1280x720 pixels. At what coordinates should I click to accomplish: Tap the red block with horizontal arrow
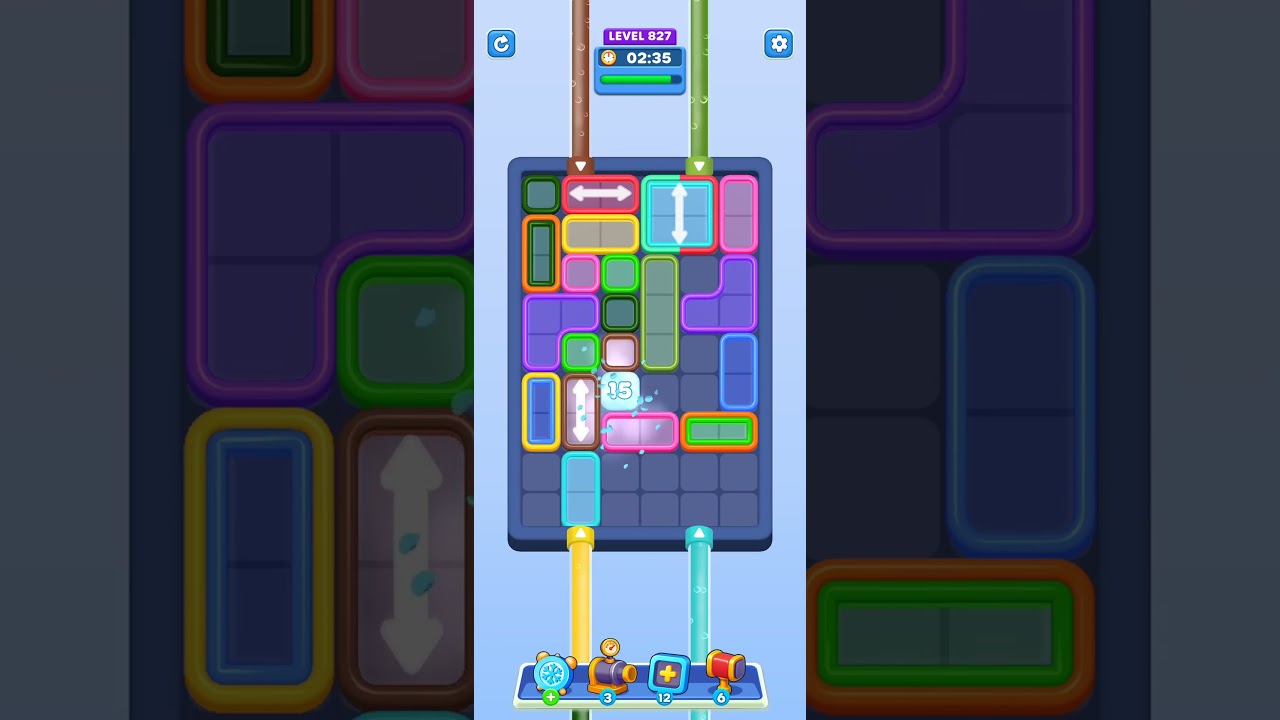[x=600, y=193]
